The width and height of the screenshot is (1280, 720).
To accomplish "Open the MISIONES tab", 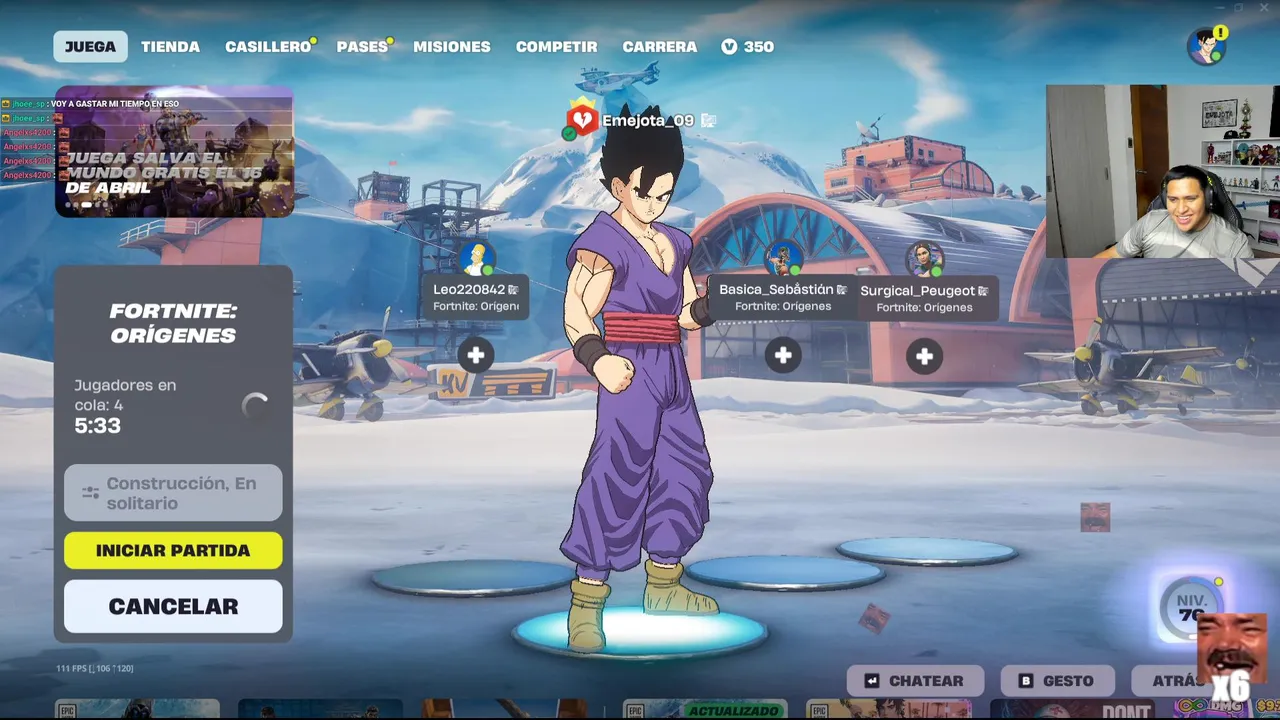I will click(x=452, y=47).
